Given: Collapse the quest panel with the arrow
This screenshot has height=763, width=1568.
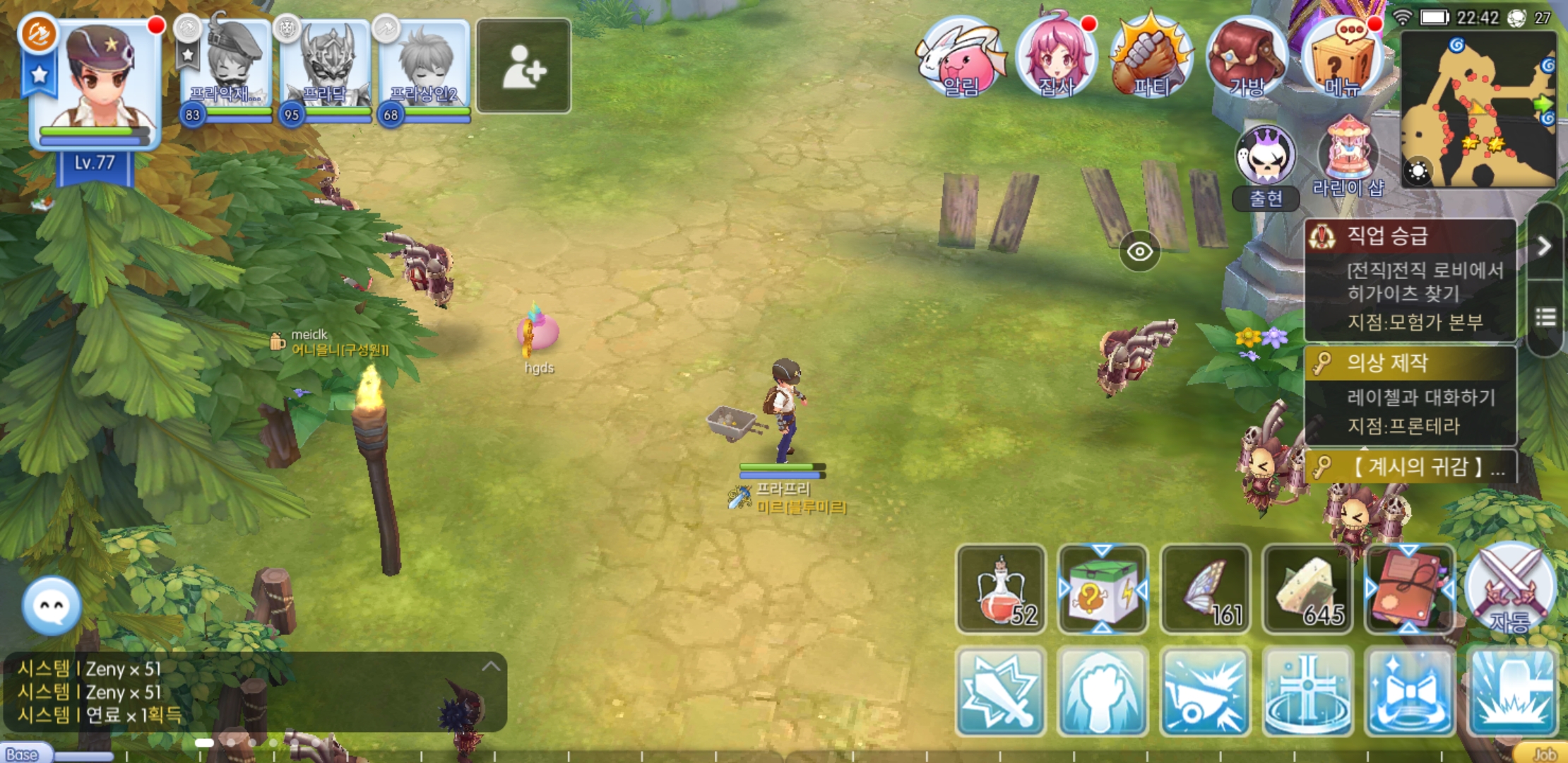Looking at the screenshot, I should click(1545, 246).
